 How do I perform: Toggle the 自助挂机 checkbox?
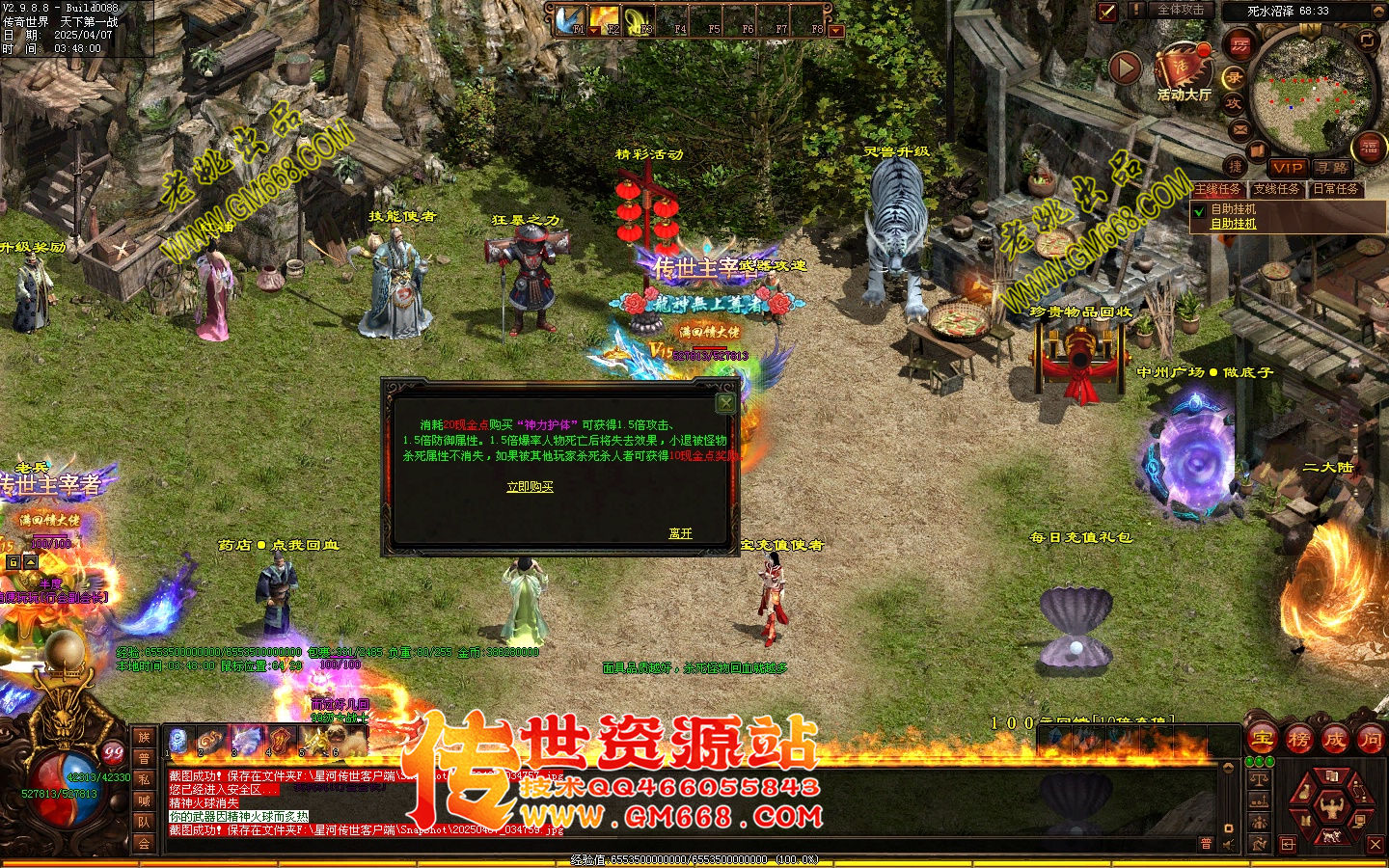1200,210
